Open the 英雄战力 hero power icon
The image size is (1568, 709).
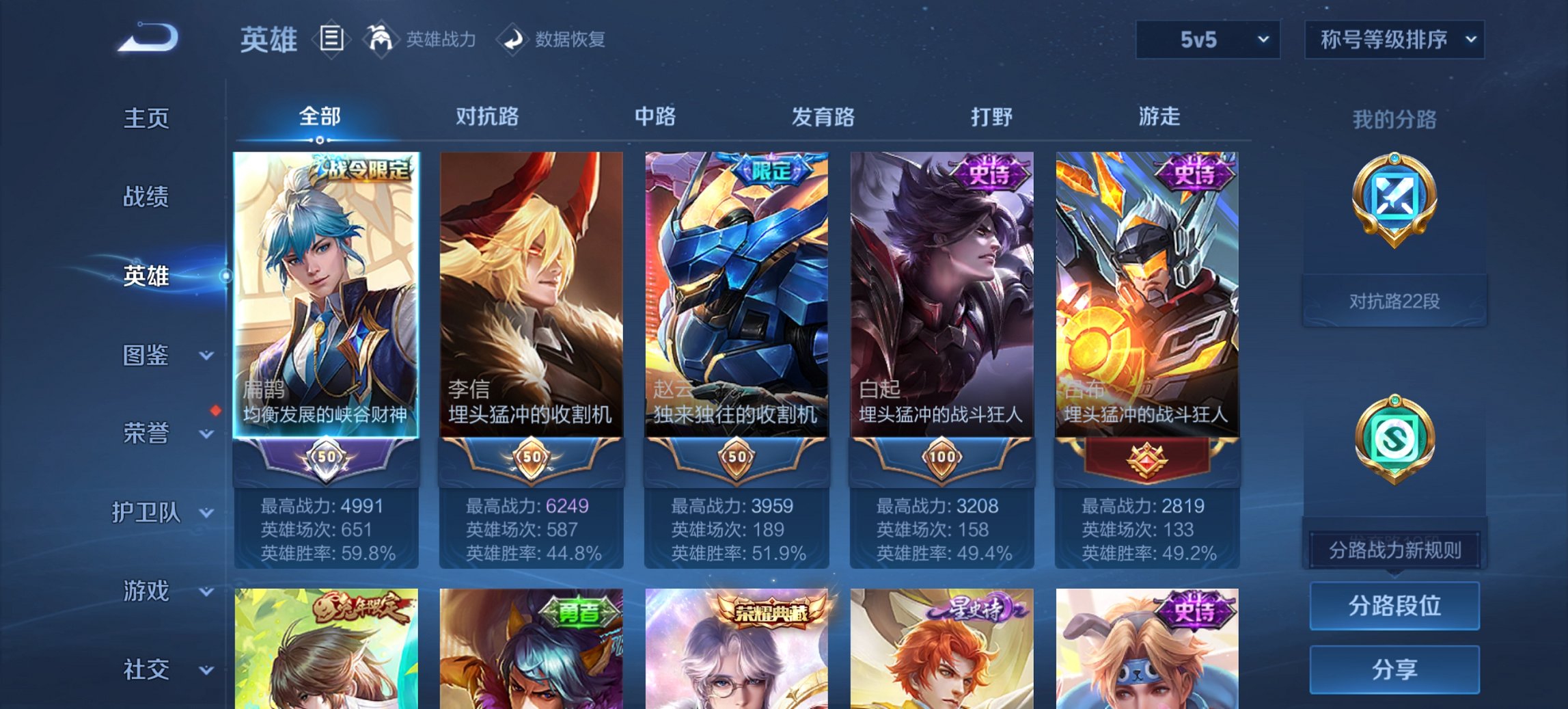(381, 39)
